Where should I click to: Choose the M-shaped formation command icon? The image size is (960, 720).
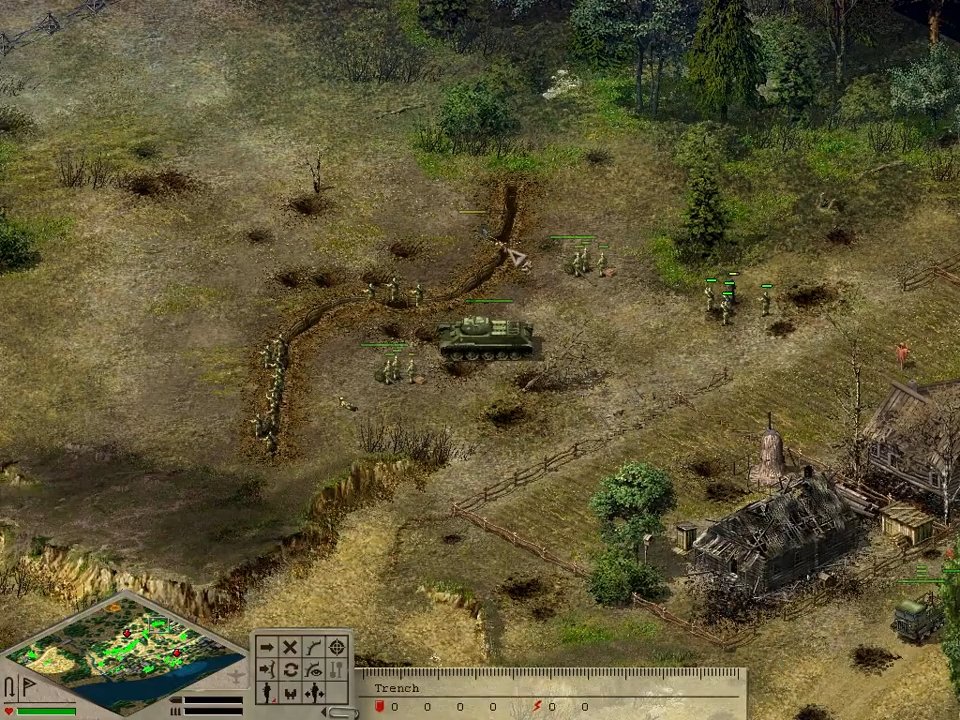pos(290,691)
